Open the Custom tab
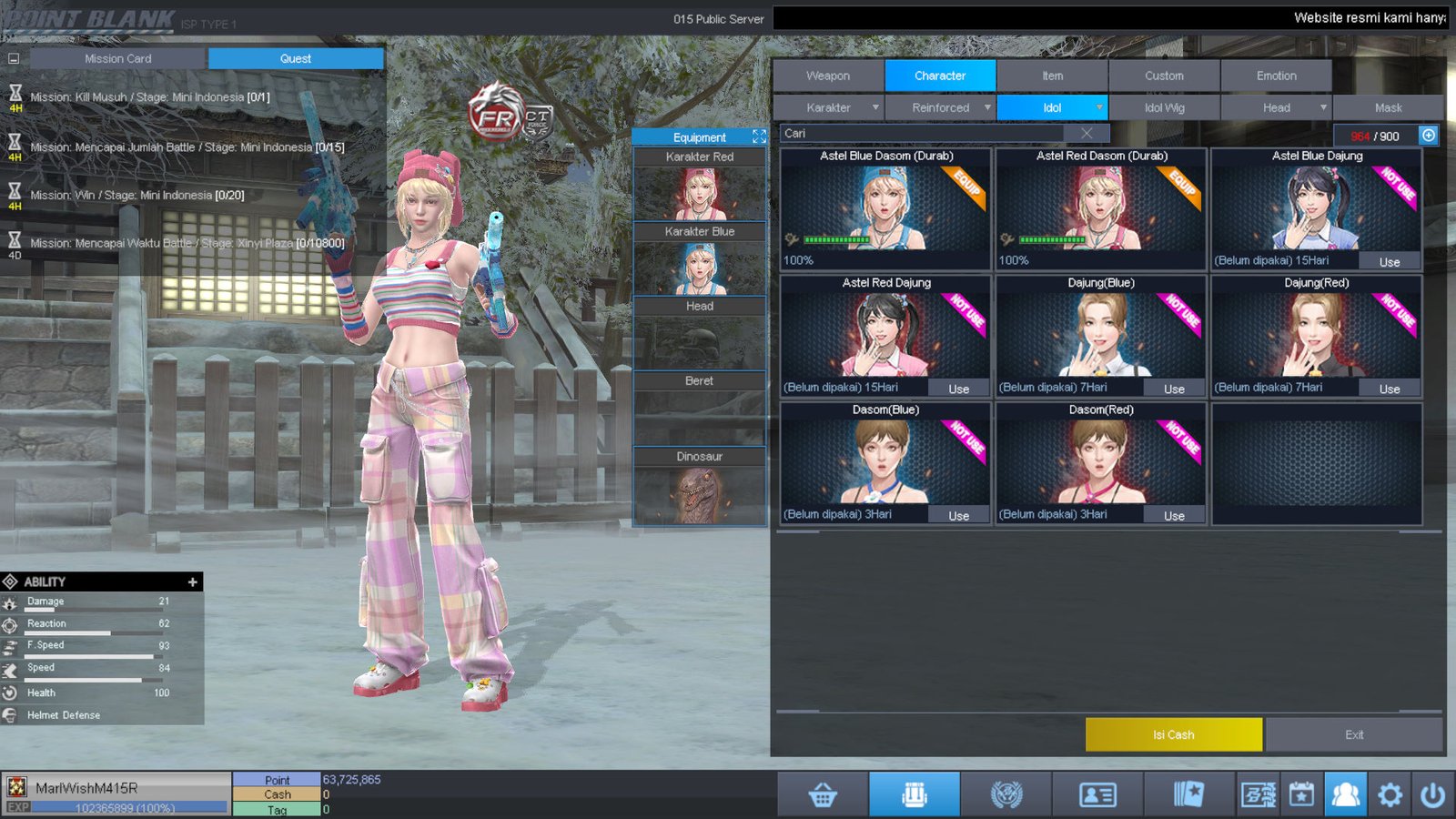 [1164, 76]
